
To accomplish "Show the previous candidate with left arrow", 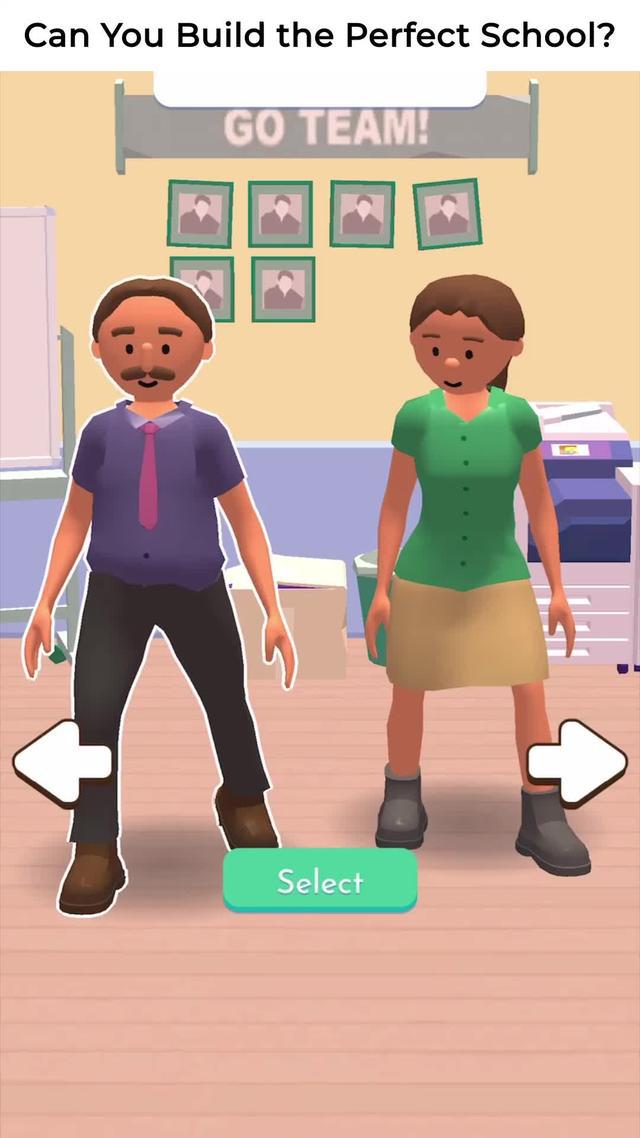I will pos(62,764).
